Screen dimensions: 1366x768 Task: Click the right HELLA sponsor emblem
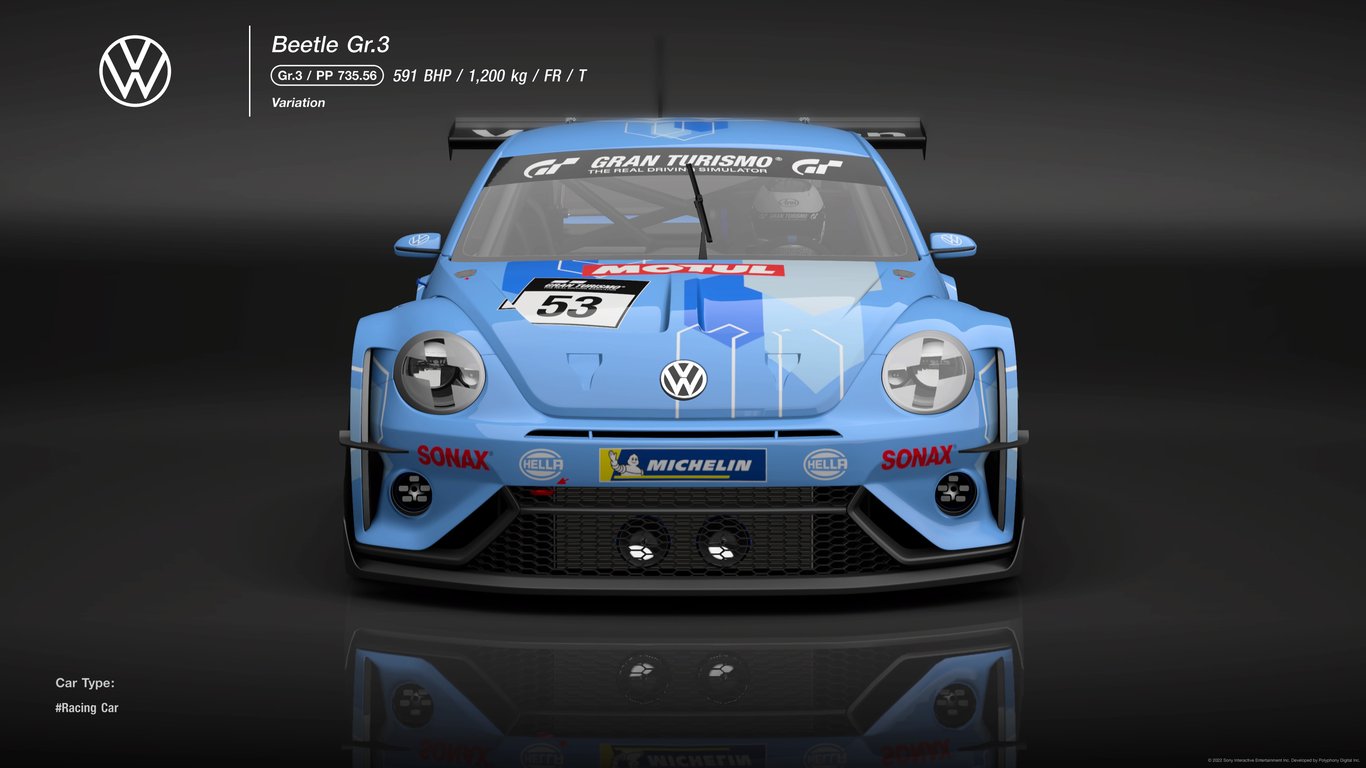click(x=825, y=466)
